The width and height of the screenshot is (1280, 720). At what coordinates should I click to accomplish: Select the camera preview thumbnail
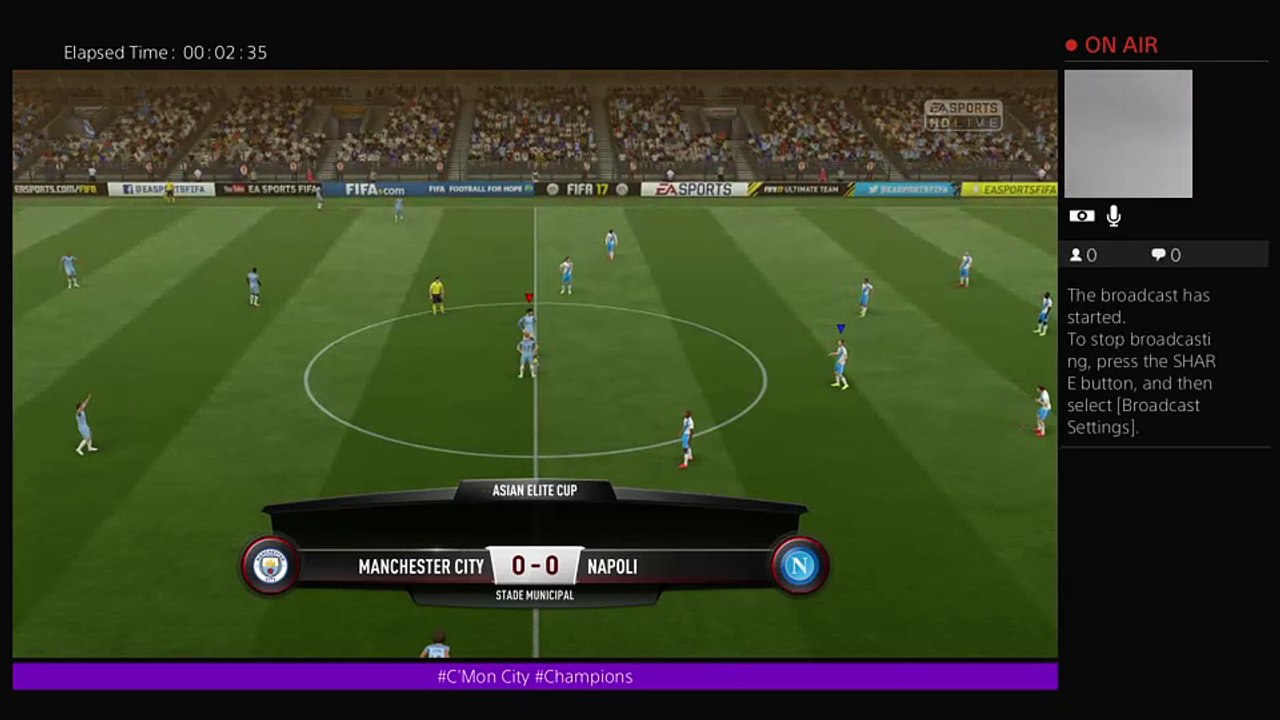click(x=1128, y=134)
